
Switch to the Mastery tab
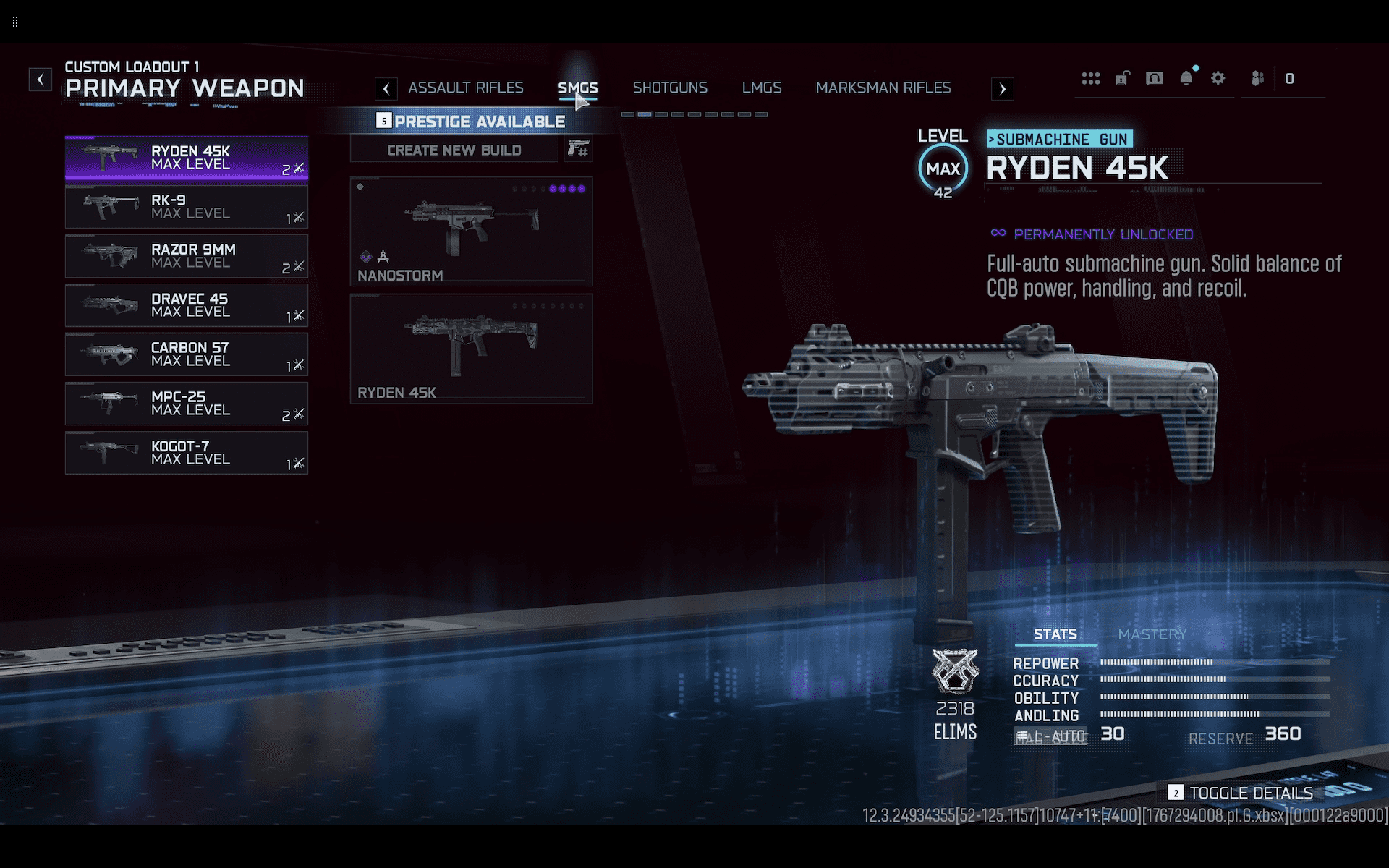point(1152,634)
